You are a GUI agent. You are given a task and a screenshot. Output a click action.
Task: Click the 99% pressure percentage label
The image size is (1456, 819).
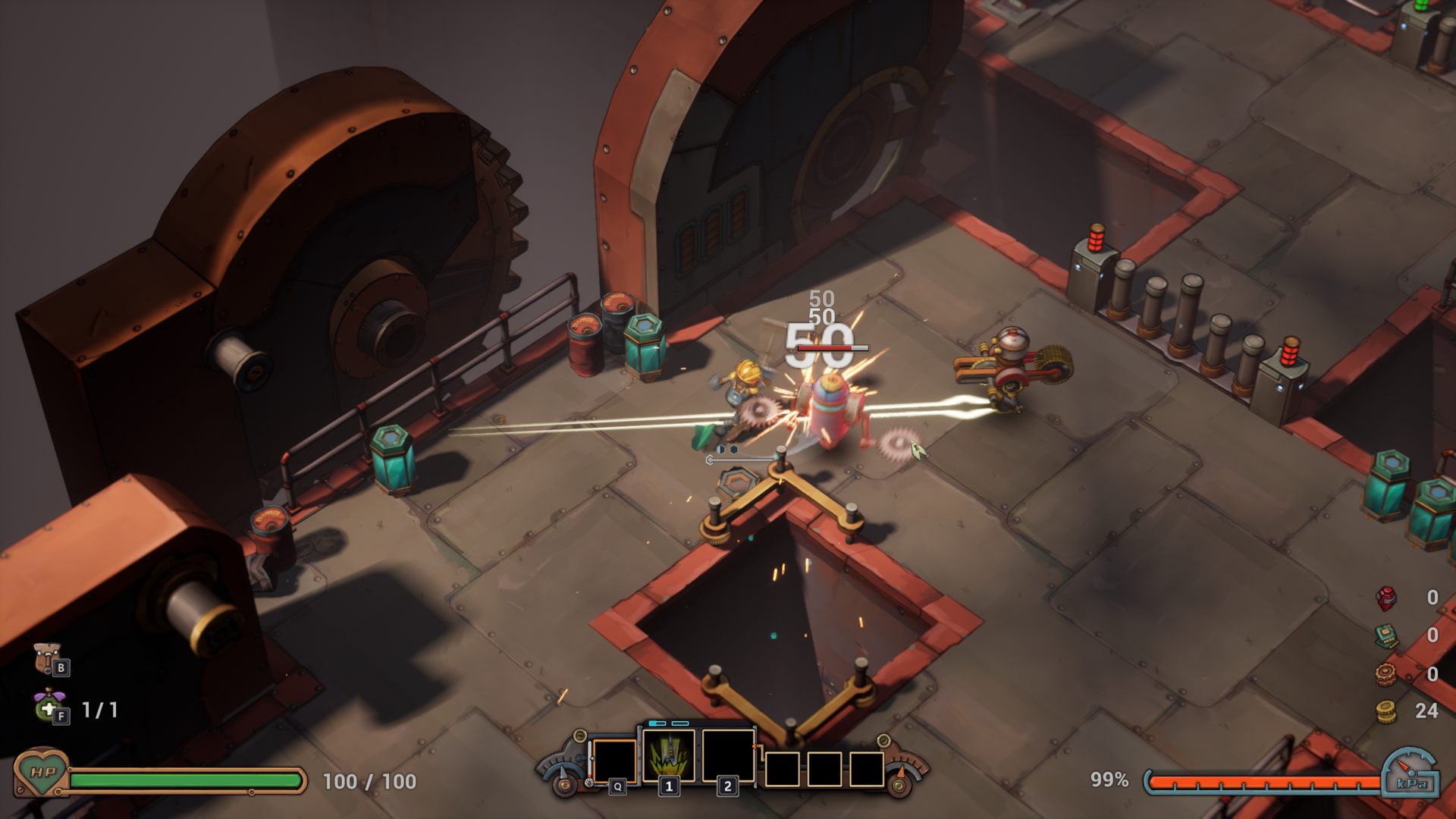pyautogui.click(x=1110, y=777)
